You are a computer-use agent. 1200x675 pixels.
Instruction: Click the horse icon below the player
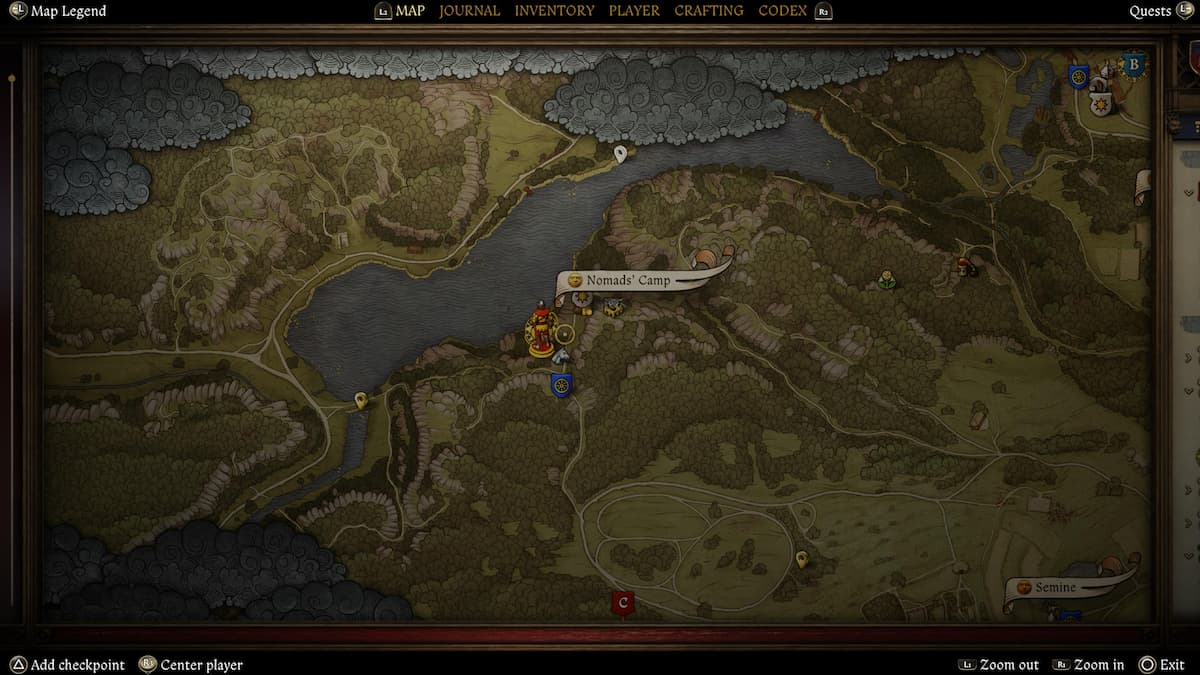[x=561, y=357]
